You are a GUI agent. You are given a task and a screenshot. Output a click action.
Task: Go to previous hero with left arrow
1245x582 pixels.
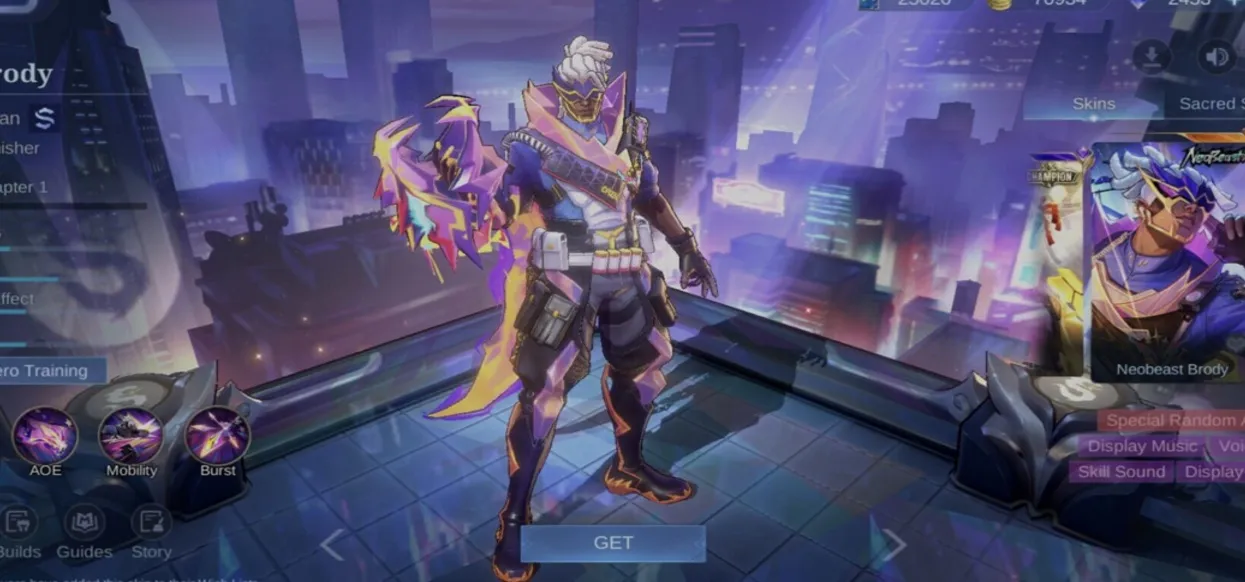point(332,545)
